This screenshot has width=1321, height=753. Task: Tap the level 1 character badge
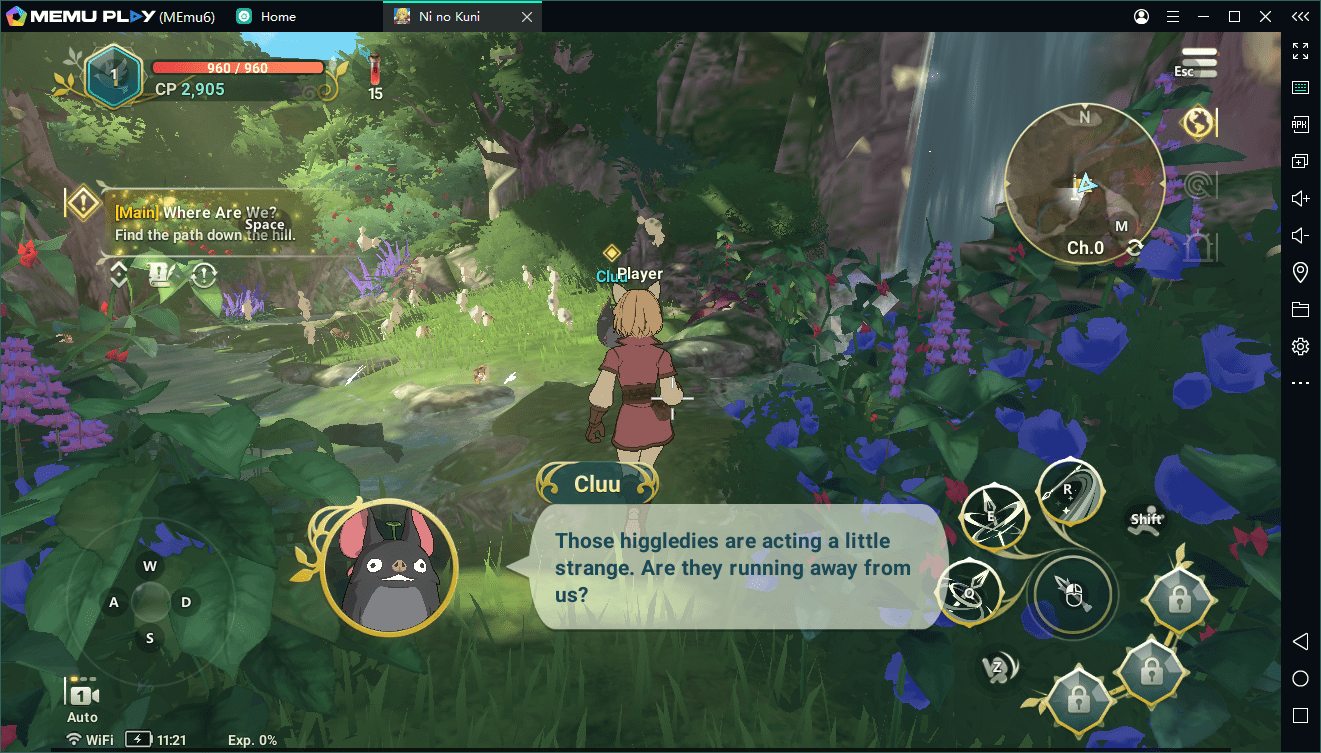coord(113,75)
